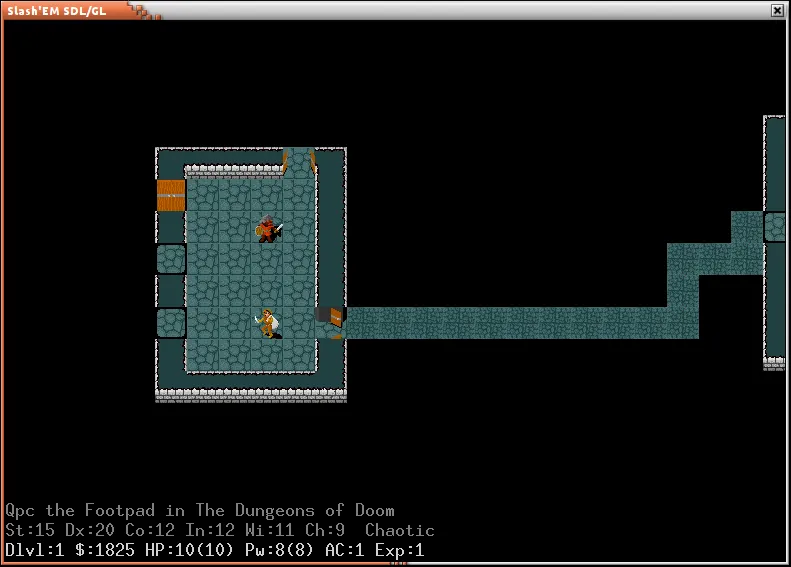Close the Slash'EM SDL/GL window
The image size is (791, 567).
(x=777, y=10)
